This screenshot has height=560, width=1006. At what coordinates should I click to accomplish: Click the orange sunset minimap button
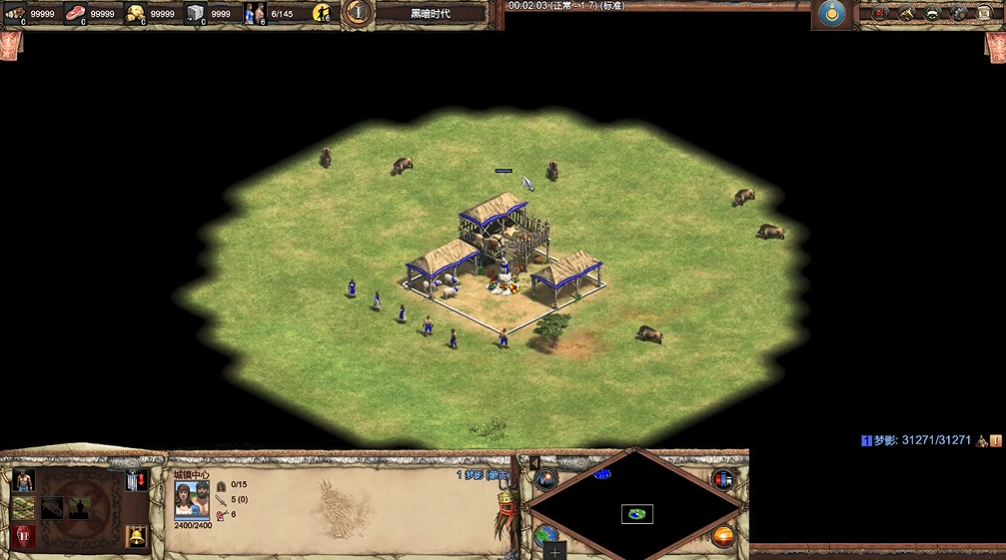[x=723, y=536]
